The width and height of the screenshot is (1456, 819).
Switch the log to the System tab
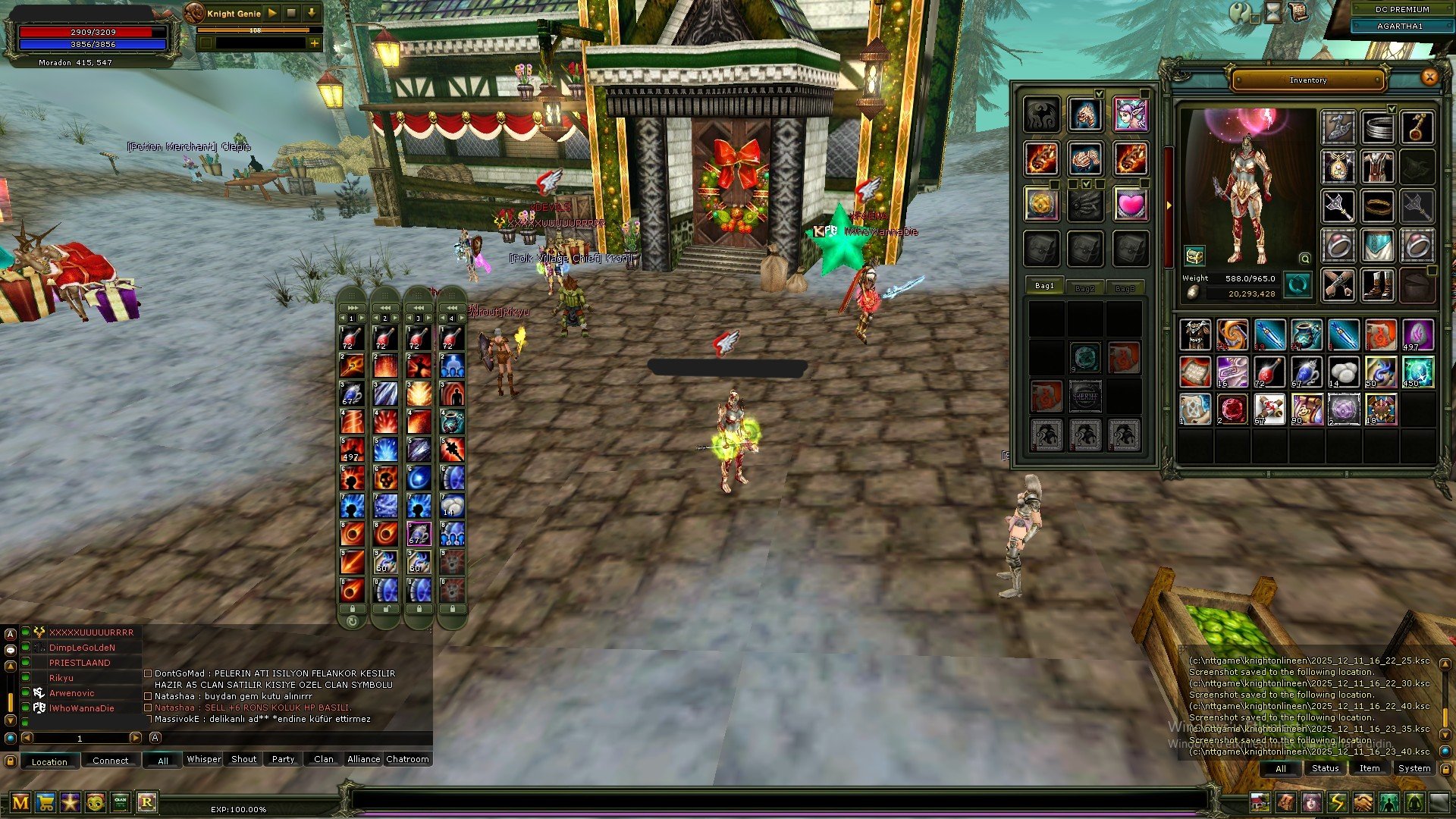tap(1414, 768)
